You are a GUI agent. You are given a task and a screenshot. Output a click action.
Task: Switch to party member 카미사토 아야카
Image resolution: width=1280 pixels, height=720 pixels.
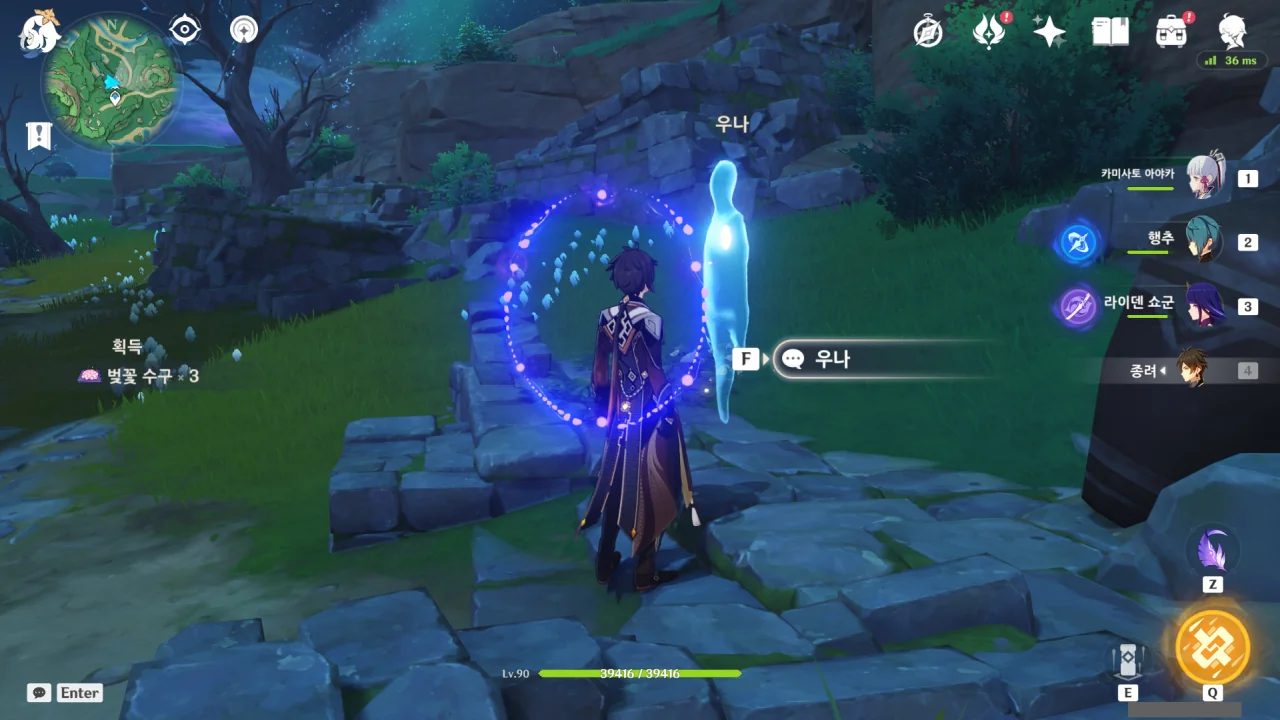tap(1204, 179)
